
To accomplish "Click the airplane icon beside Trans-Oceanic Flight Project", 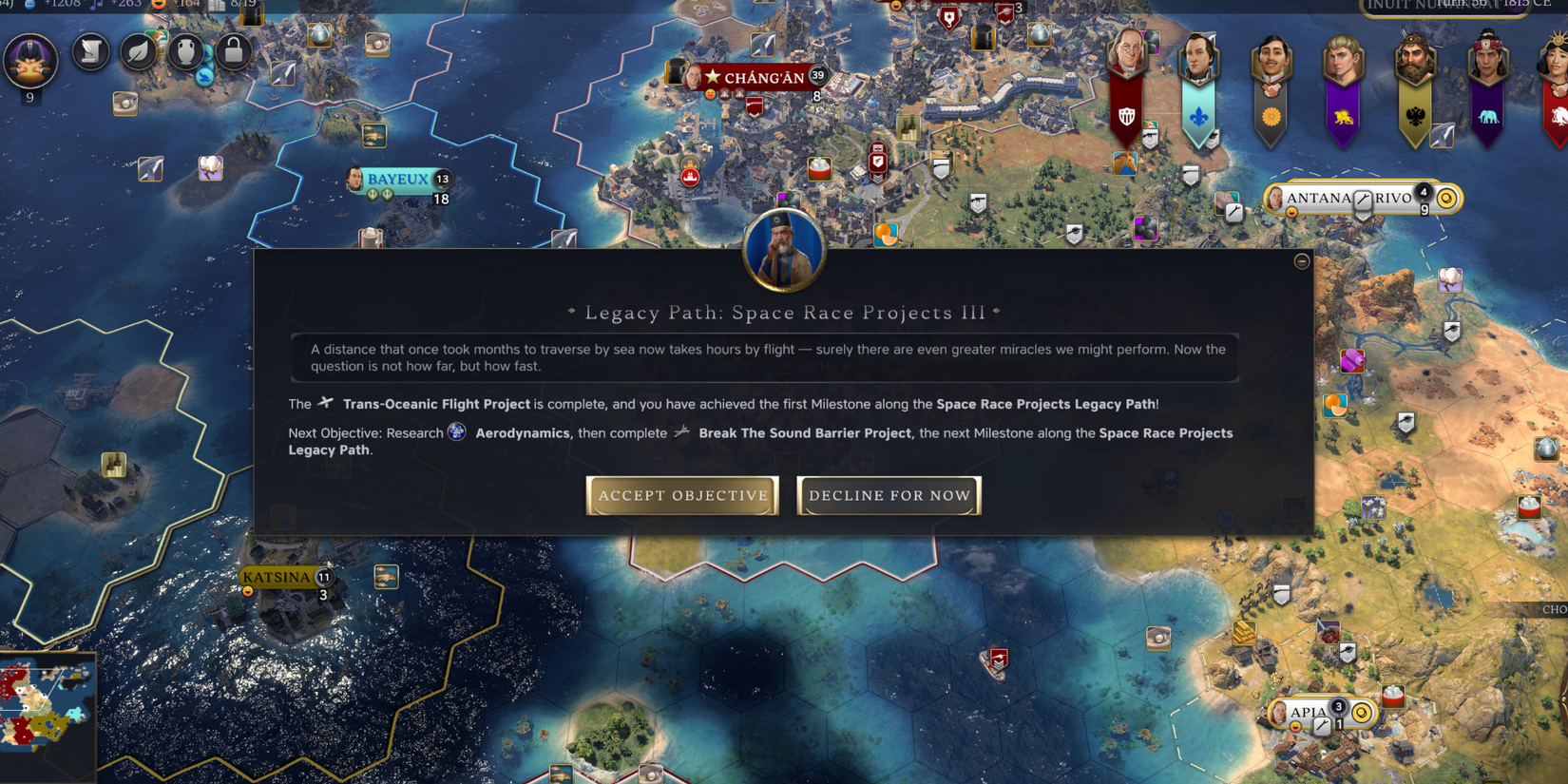I will pyautogui.click(x=325, y=403).
